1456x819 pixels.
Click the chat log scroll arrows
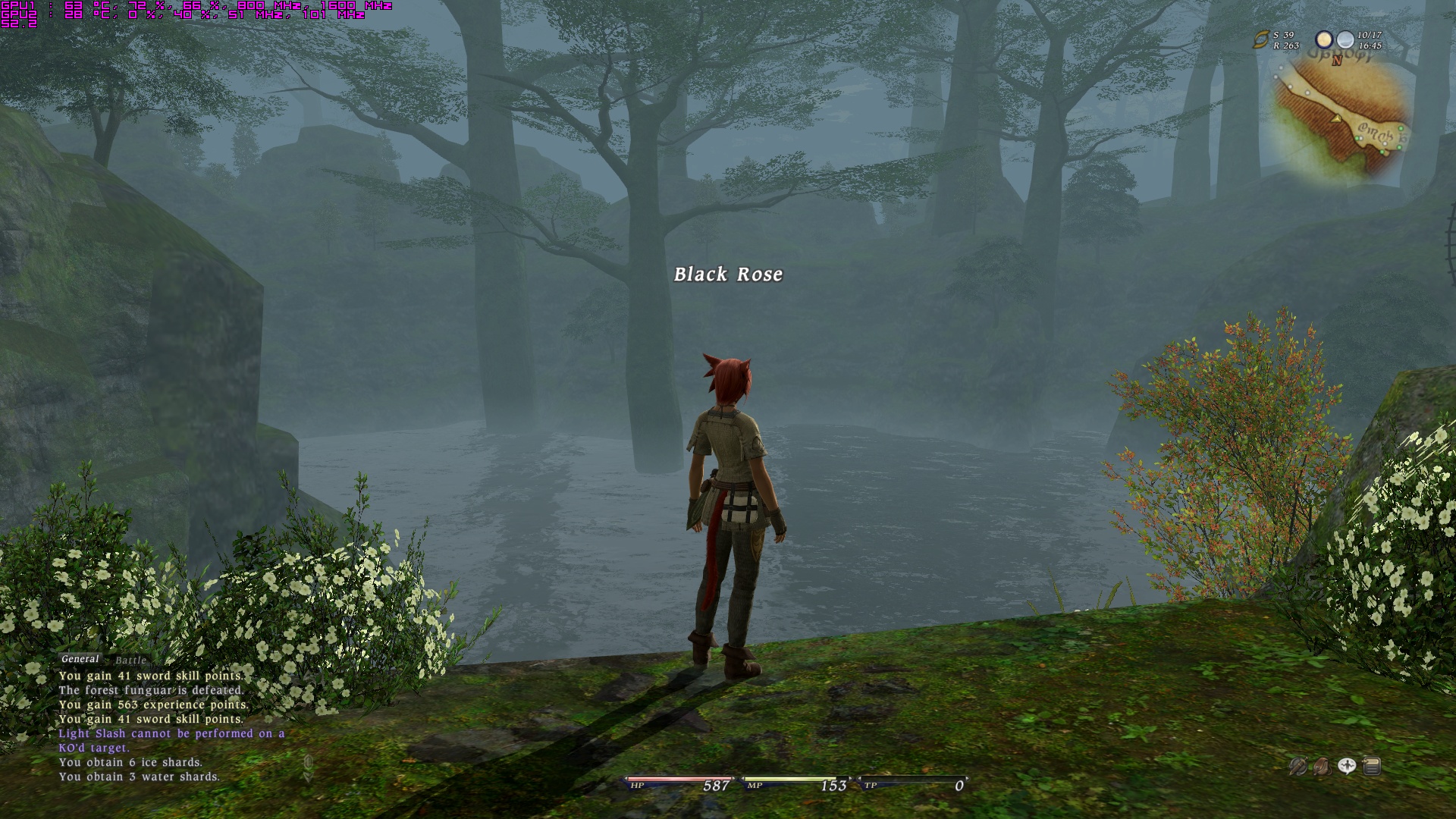coord(308,768)
